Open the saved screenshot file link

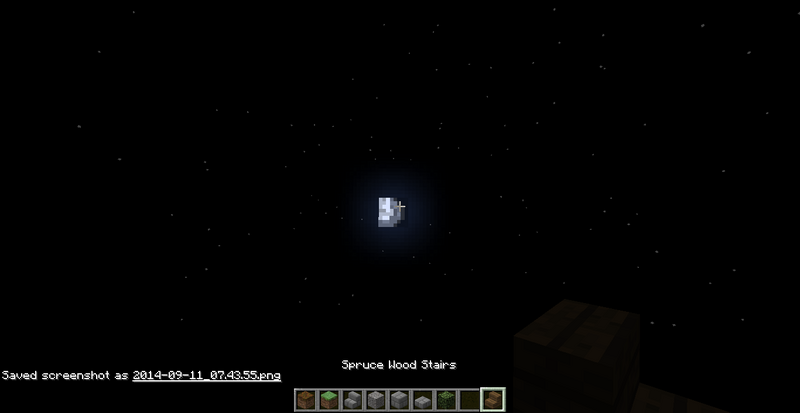click(x=206, y=375)
